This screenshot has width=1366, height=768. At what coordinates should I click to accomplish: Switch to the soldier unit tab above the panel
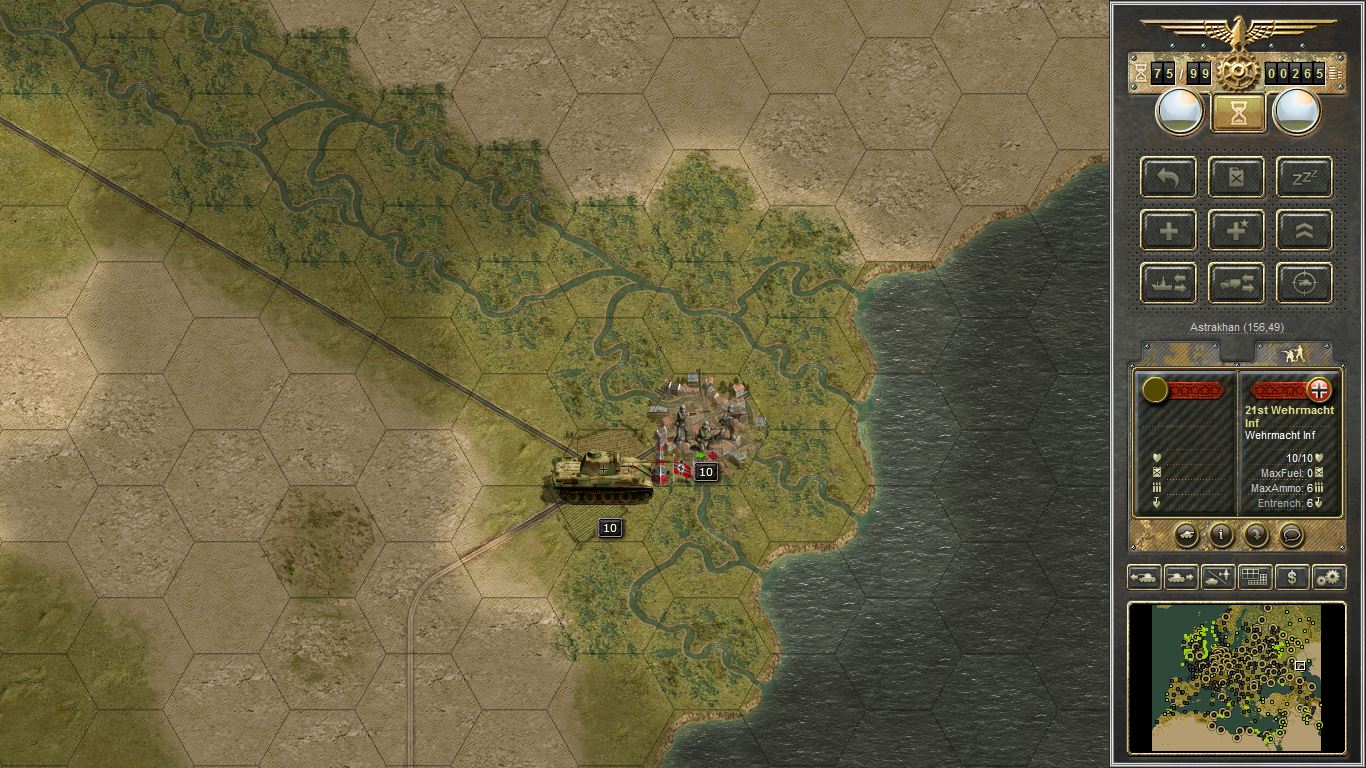tap(1293, 352)
